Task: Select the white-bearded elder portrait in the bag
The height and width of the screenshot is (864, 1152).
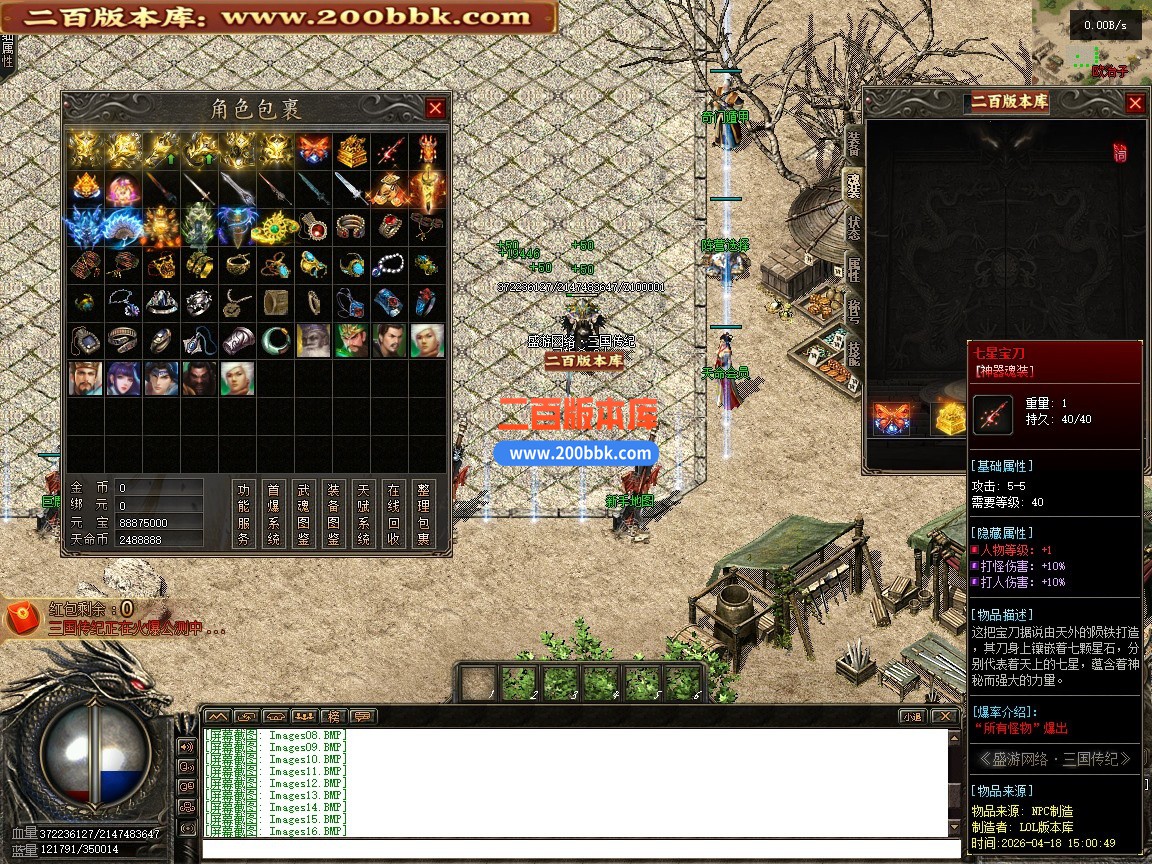Action: (x=313, y=340)
